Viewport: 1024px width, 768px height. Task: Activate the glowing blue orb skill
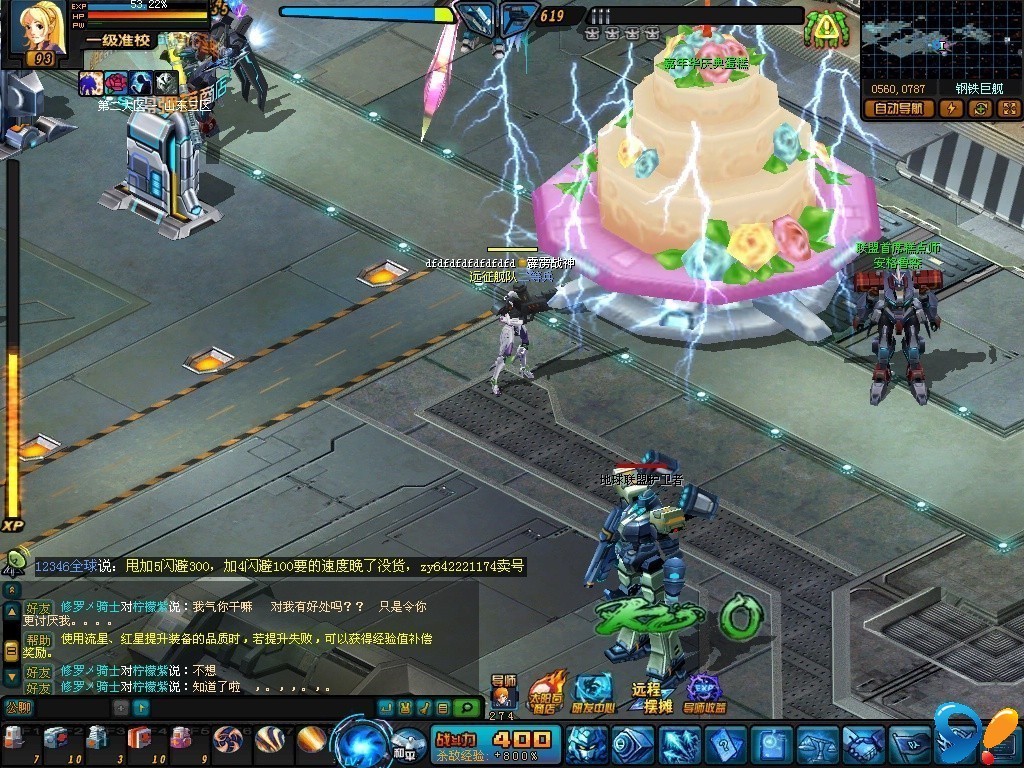pyautogui.click(x=361, y=742)
